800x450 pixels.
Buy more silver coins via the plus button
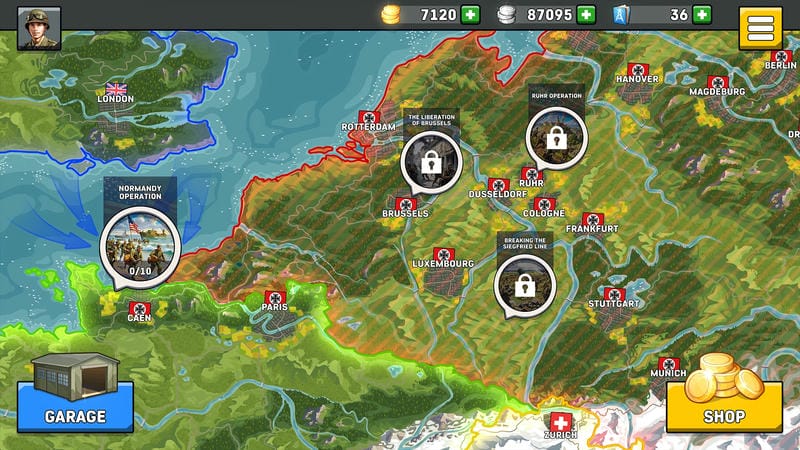tap(586, 14)
